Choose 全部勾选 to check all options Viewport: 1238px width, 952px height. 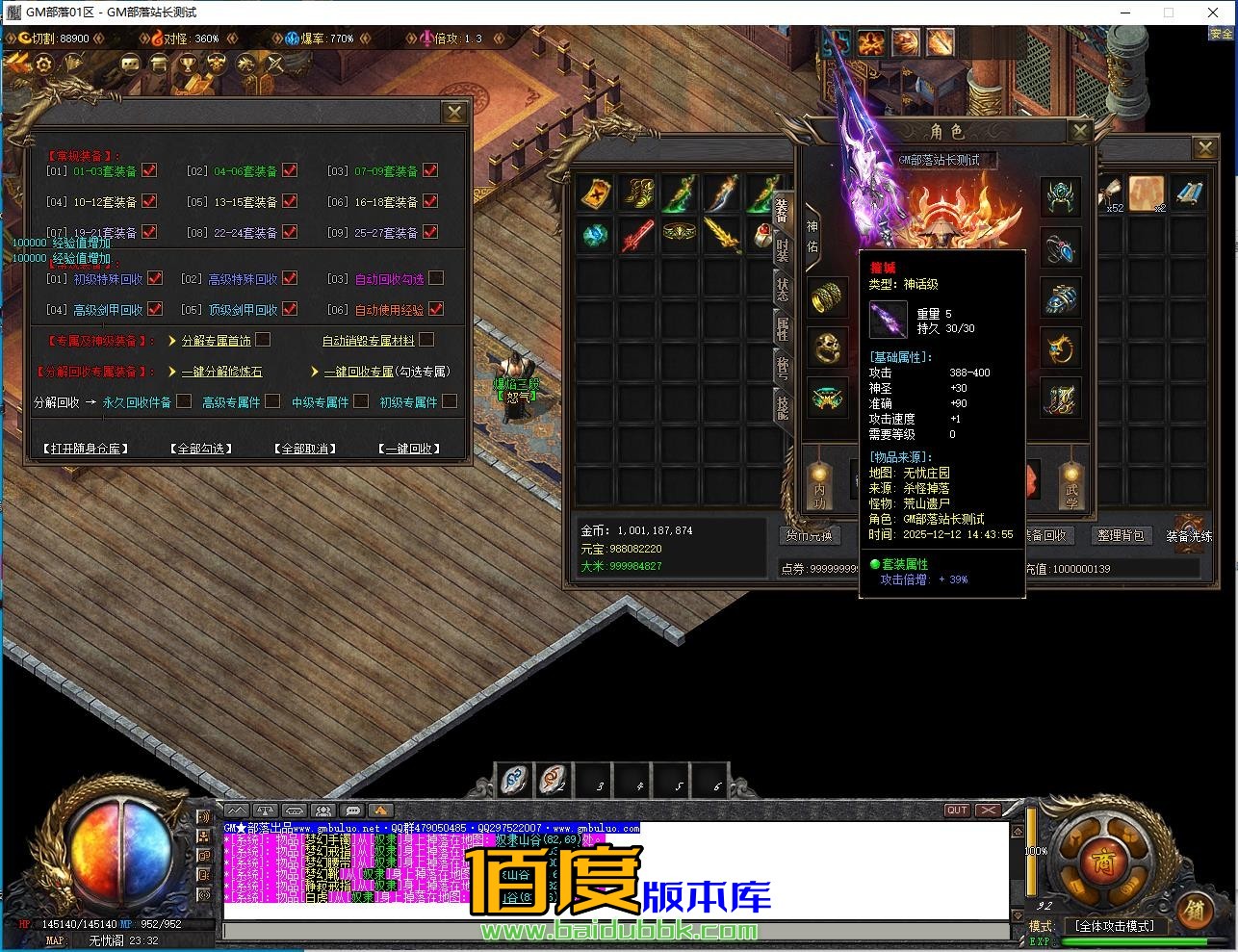coord(200,449)
